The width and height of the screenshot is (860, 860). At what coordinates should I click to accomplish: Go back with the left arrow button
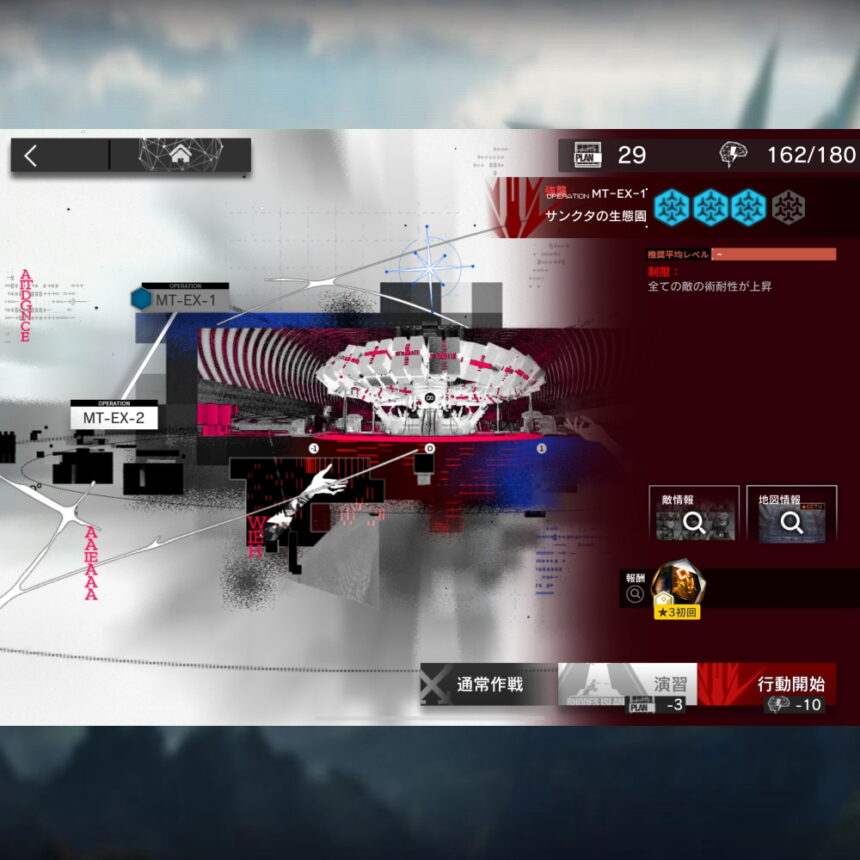[32, 156]
